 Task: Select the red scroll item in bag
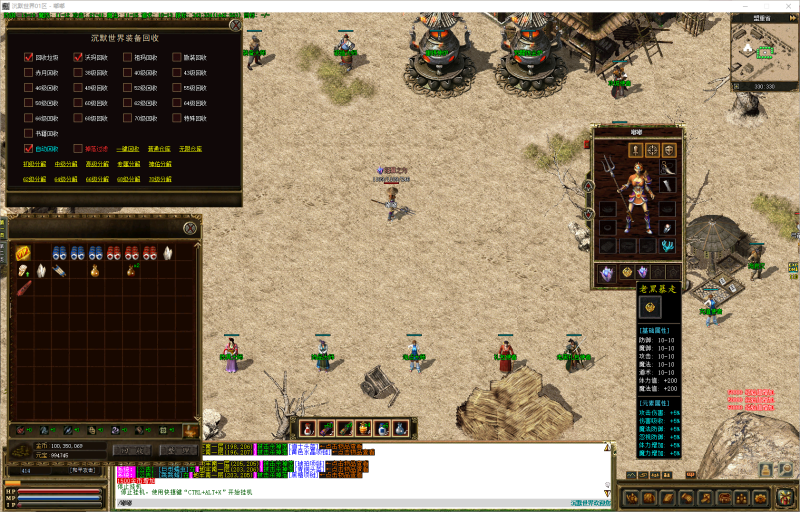click(x=23, y=288)
